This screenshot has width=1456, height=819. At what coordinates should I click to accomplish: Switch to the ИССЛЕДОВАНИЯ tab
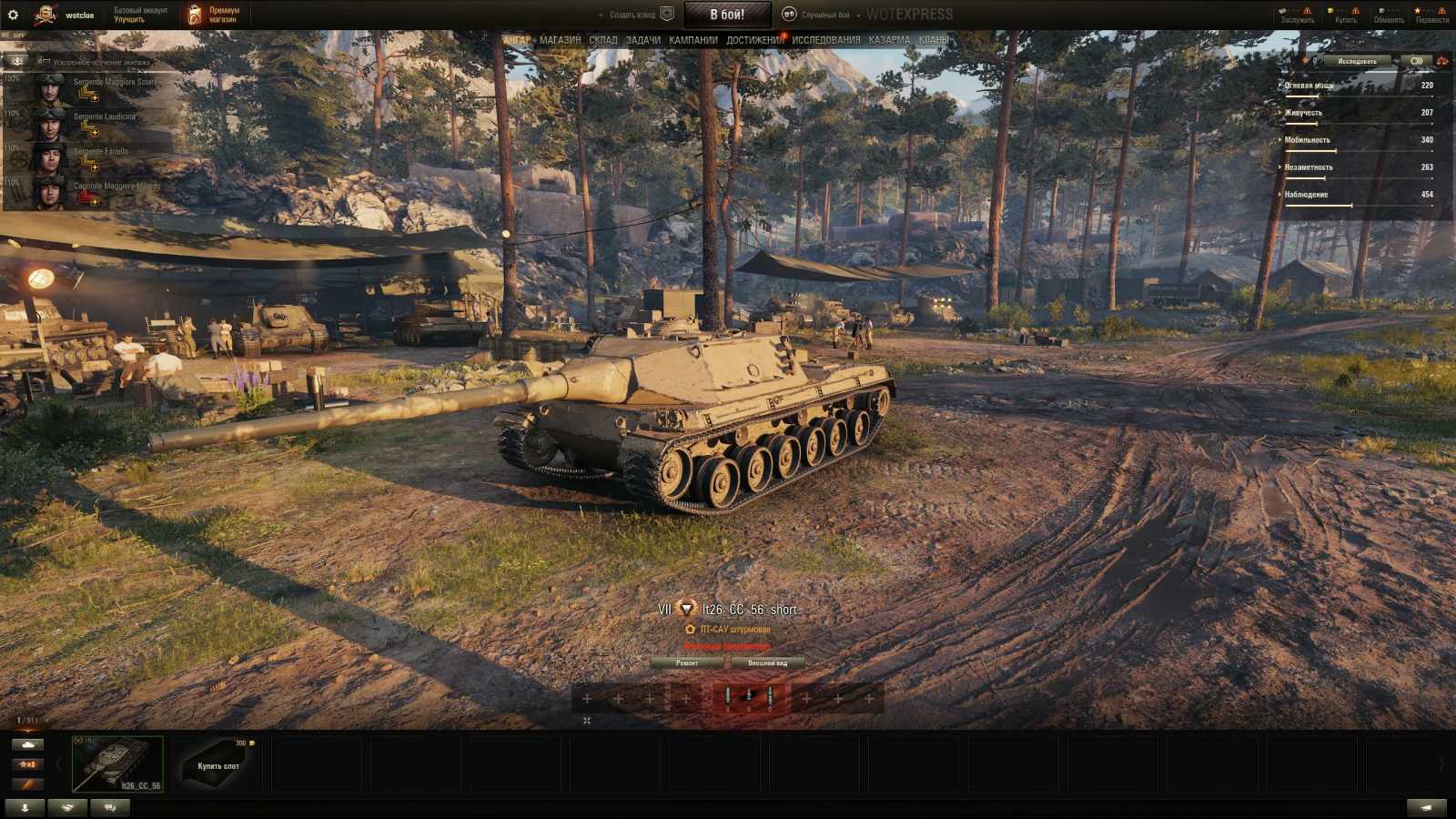point(824,40)
